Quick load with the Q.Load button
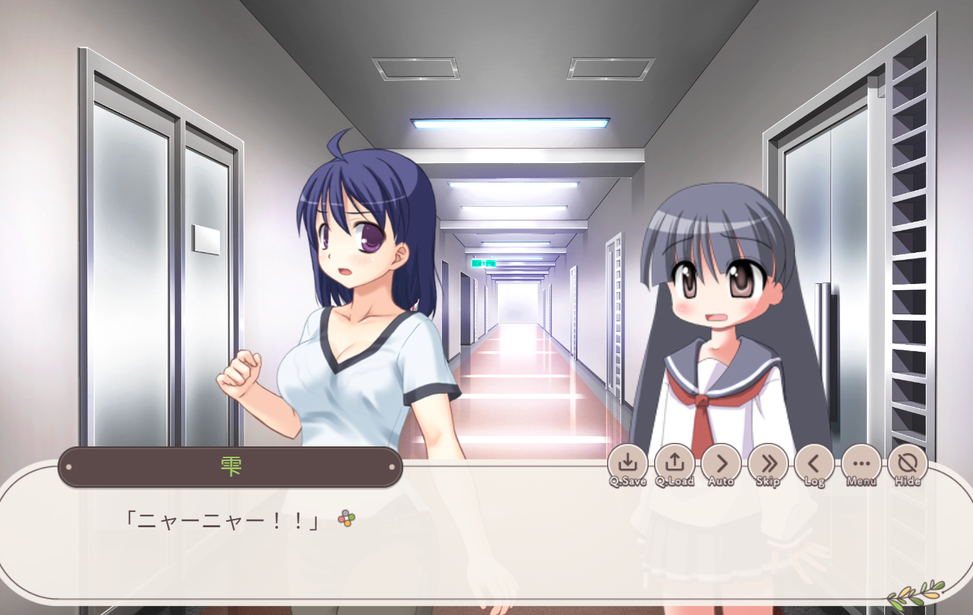This screenshot has width=973, height=615. pyautogui.click(x=674, y=464)
